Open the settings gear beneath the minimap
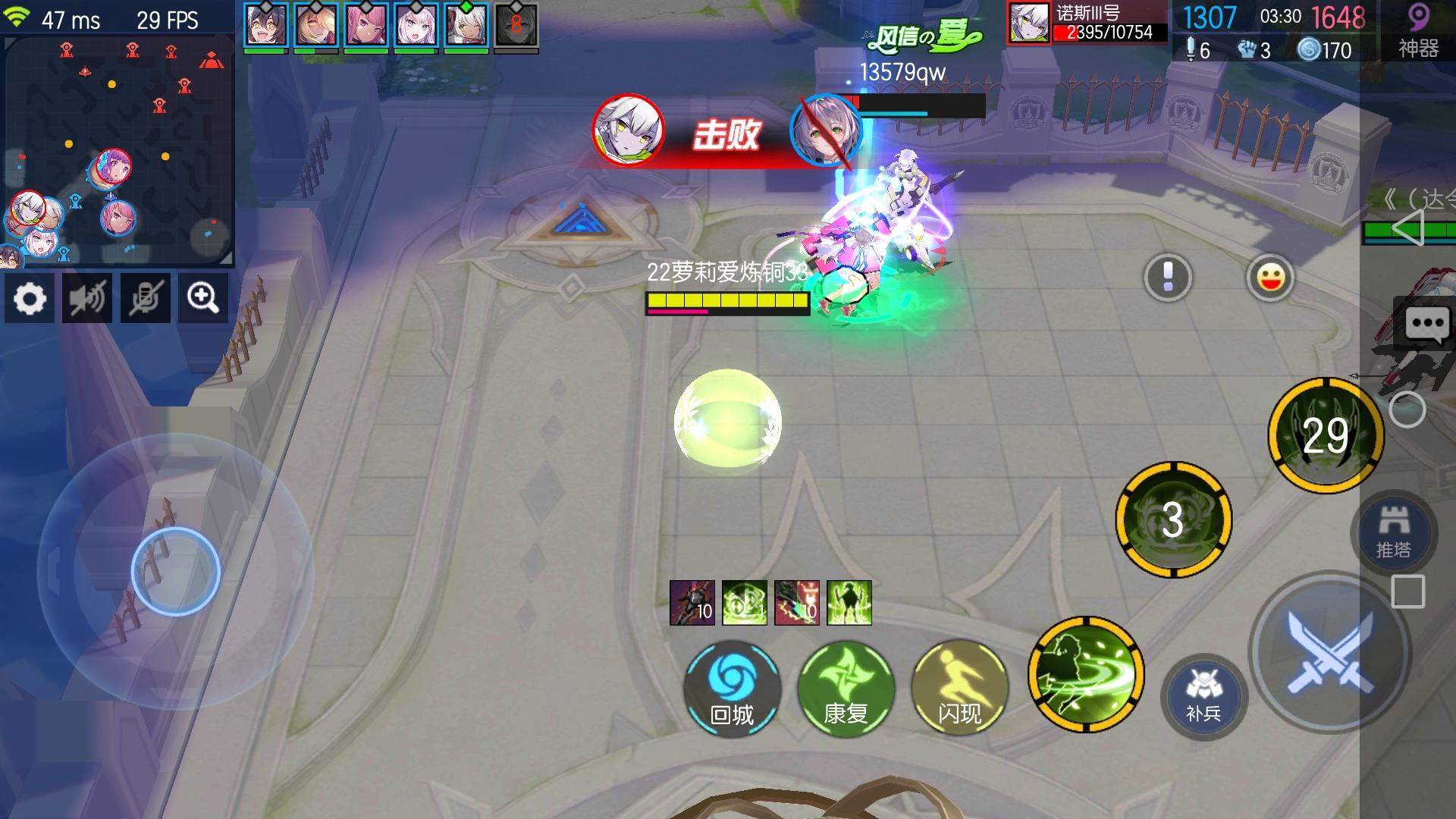Screen dimensions: 1456x819 click(x=29, y=297)
